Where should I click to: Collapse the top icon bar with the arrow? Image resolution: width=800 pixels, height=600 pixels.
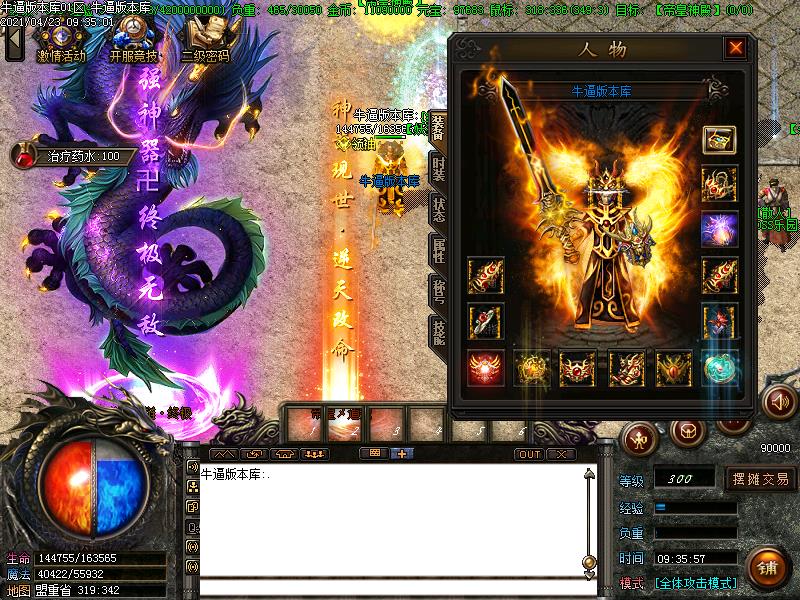click(x=13, y=41)
